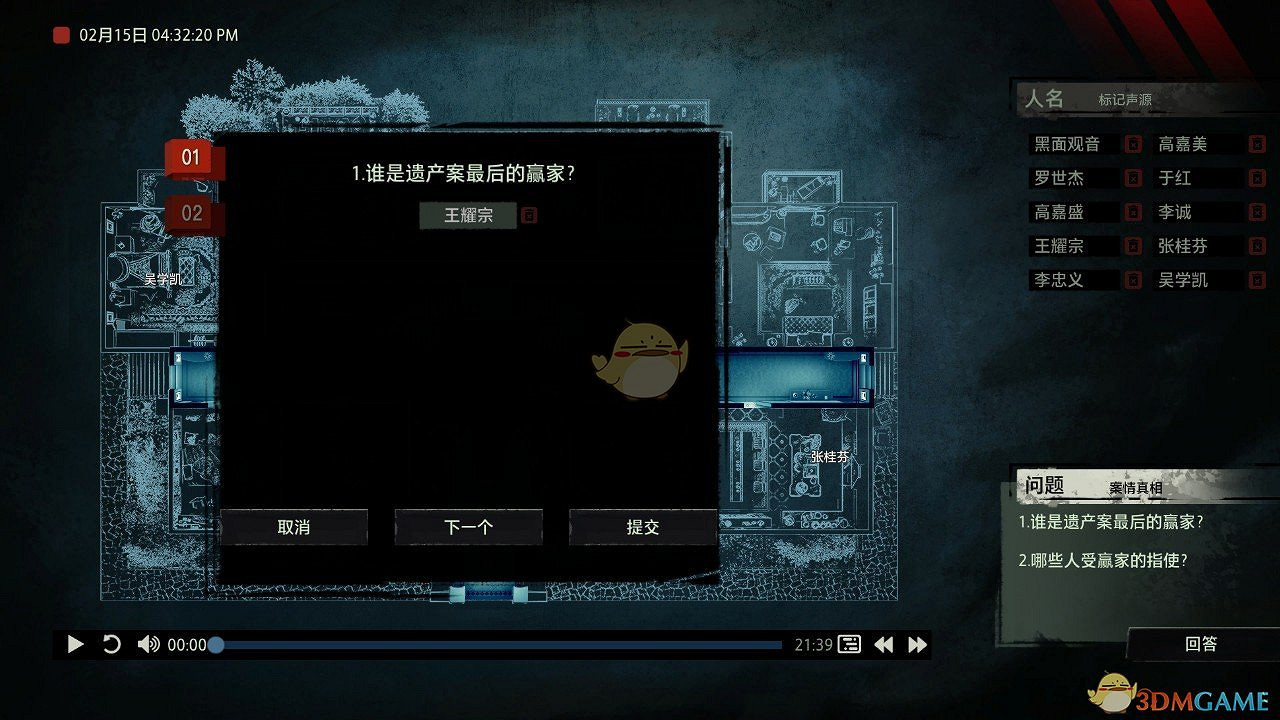
Task: Mute audio using the speaker icon
Action: pyautogui.click(x=147, y=644)
